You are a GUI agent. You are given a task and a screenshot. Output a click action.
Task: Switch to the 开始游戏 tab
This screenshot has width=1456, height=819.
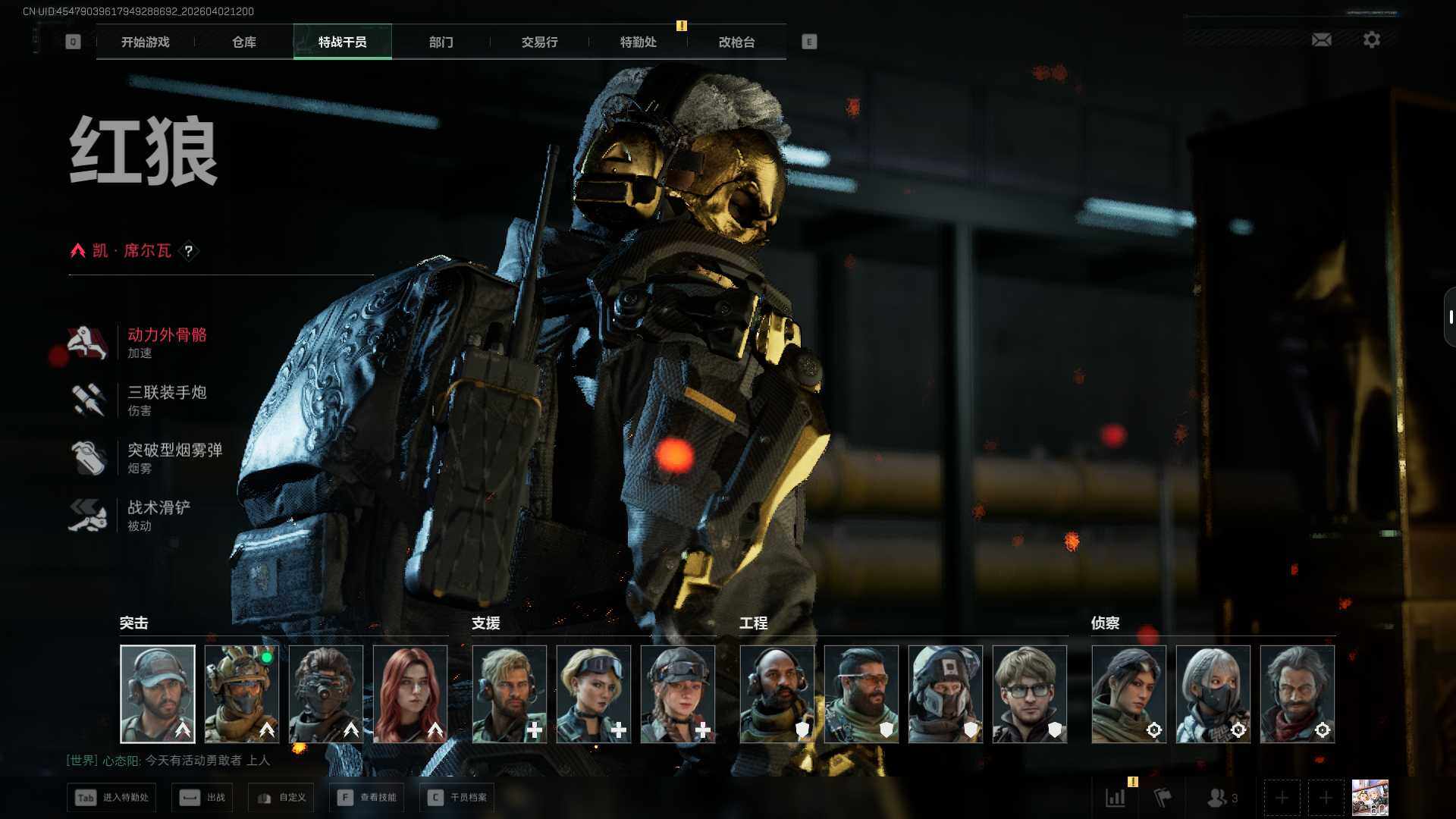click(145, 42)
